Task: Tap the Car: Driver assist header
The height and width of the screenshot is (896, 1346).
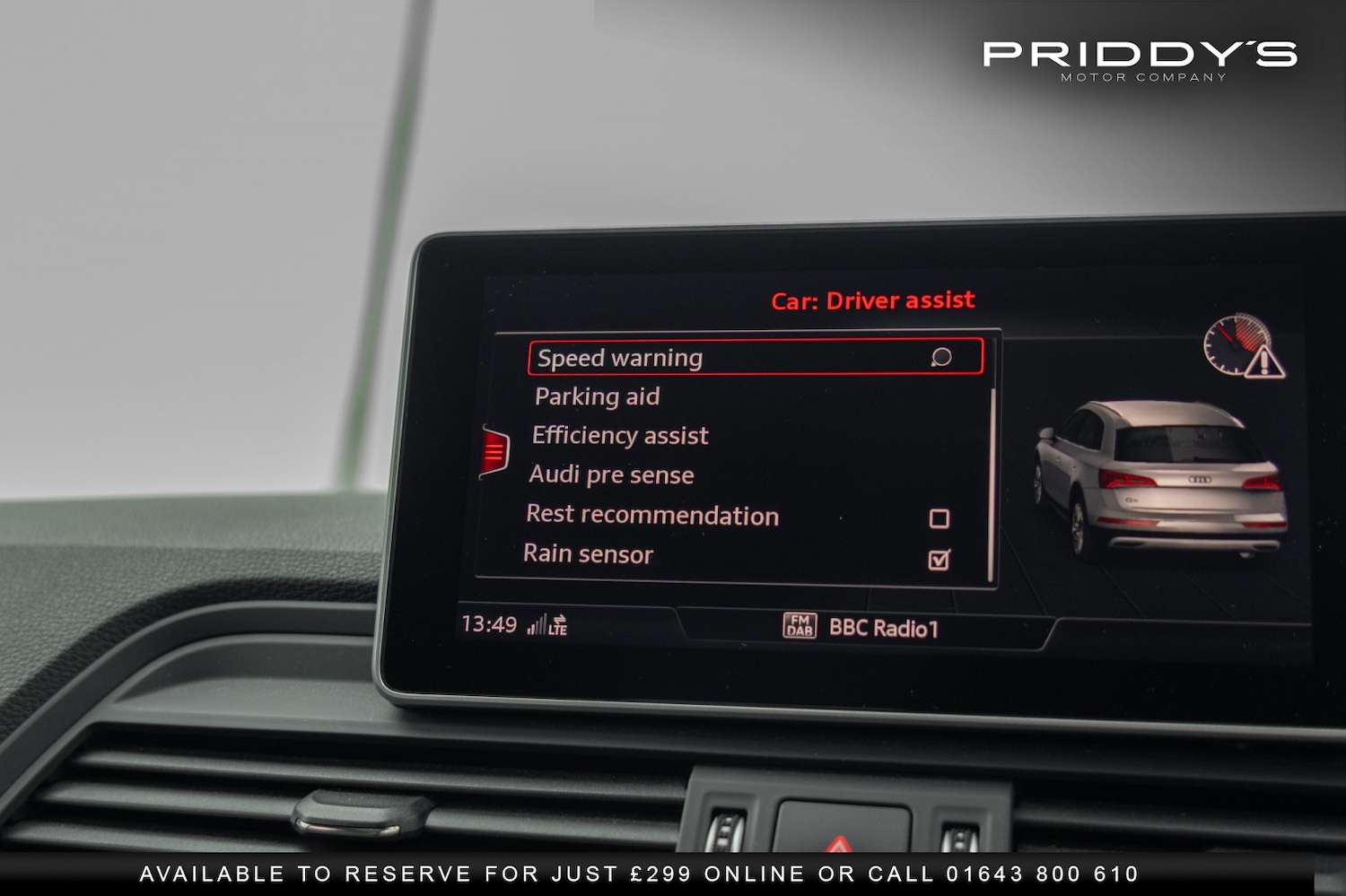Action: (871, 300)
